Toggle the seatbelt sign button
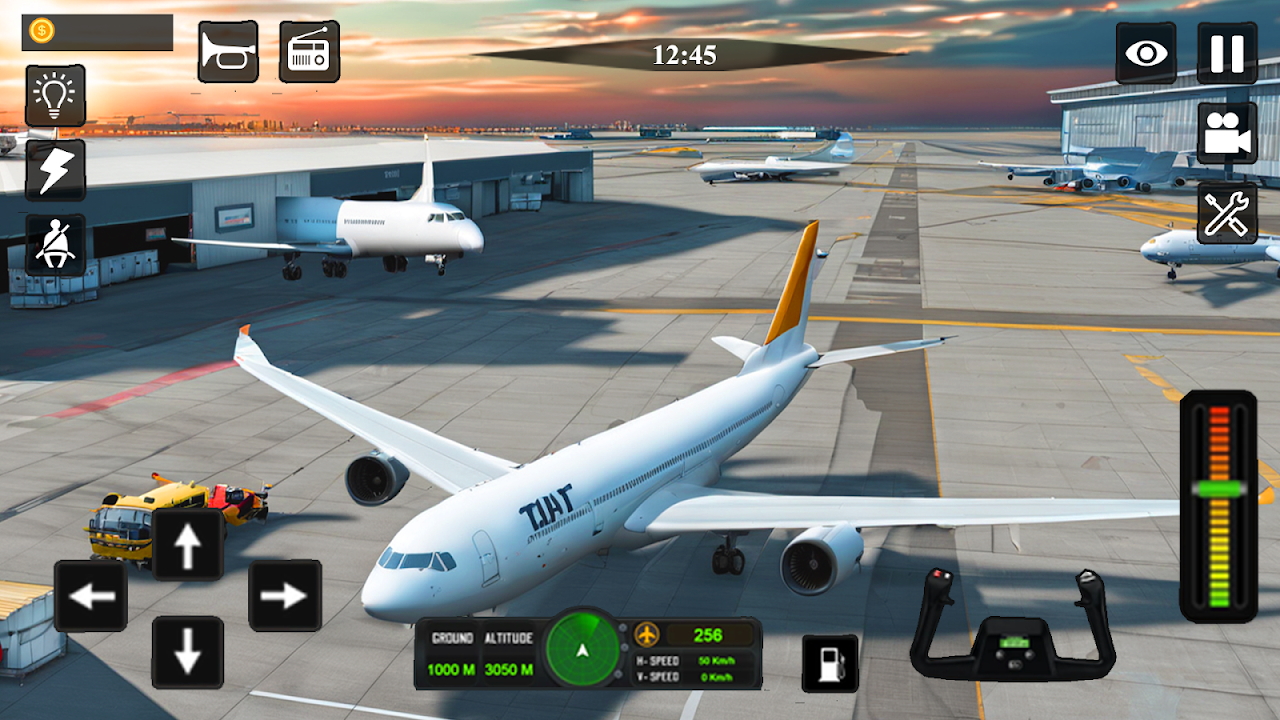The image size is (1280, 720). [55, 245]
